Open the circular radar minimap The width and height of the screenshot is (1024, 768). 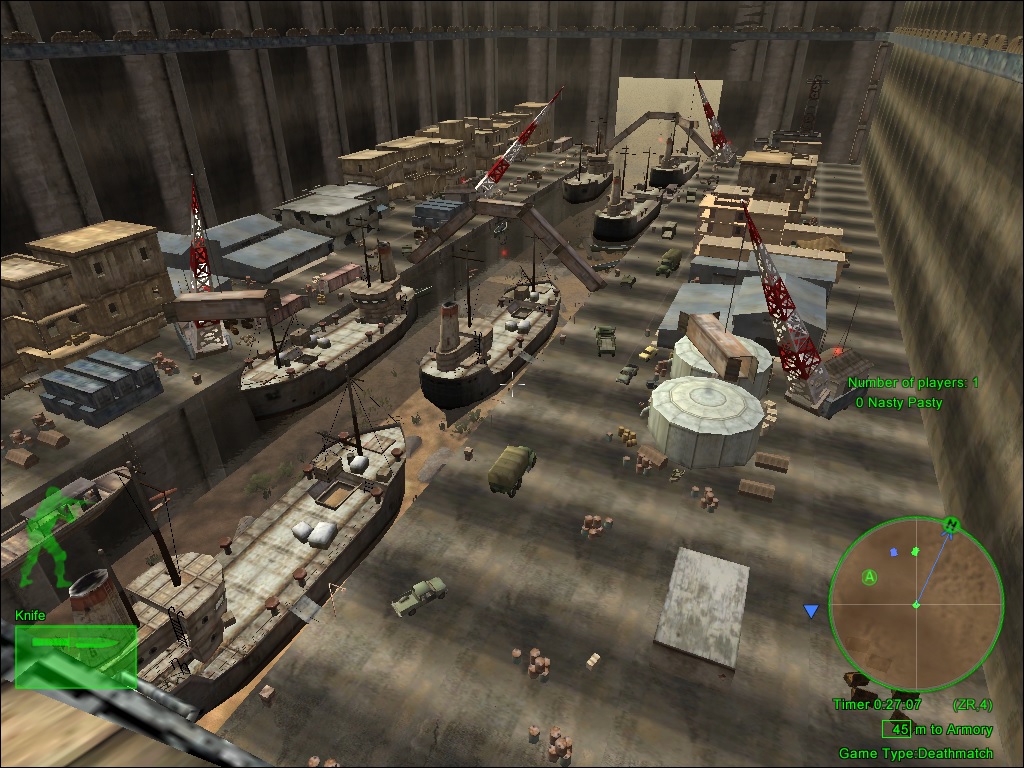point(916,604)
